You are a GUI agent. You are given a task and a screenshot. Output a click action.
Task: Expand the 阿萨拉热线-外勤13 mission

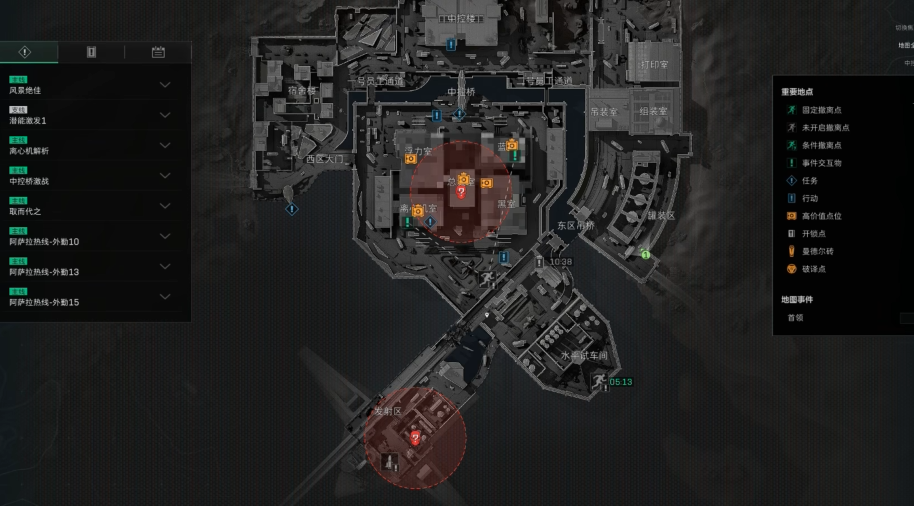[x=165, y=266]
